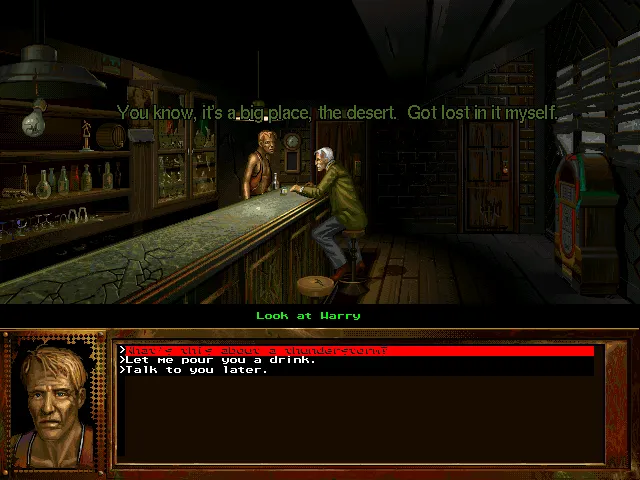
Task: Choose the highlighted red thunderstorm dialogue option
Action: (x=255, y=351)
